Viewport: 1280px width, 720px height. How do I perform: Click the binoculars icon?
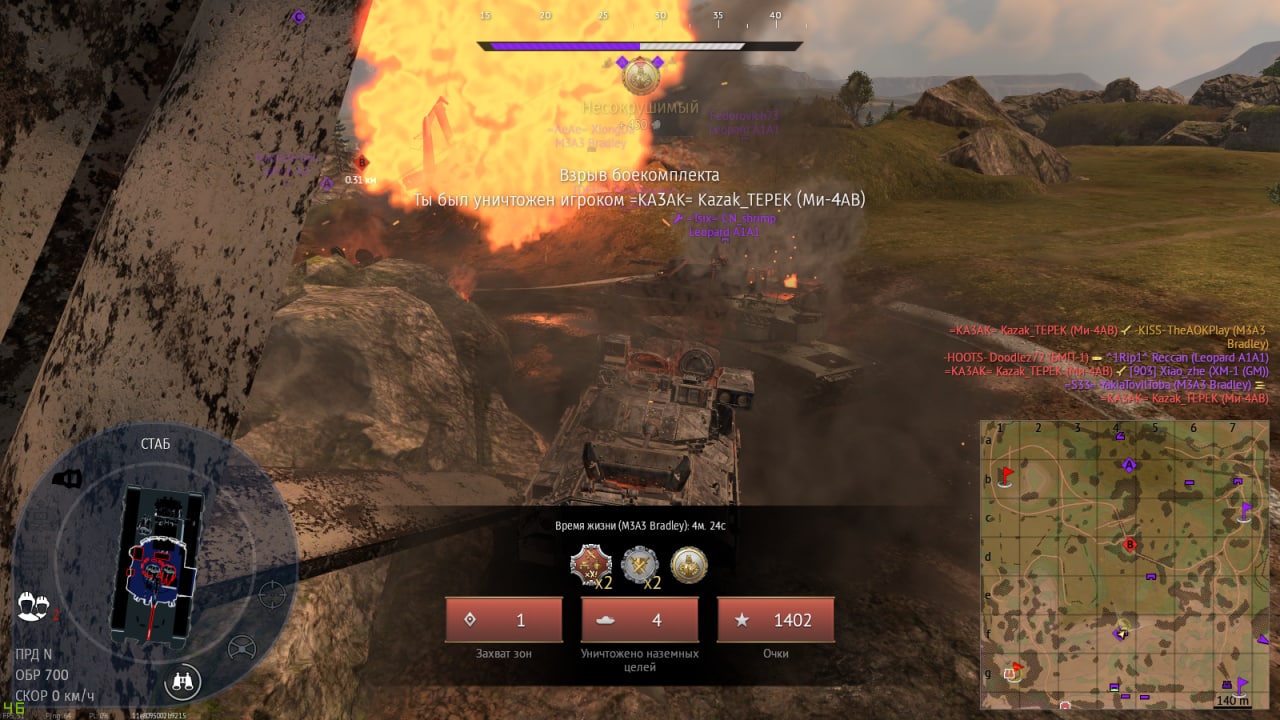tap(183, 682)
